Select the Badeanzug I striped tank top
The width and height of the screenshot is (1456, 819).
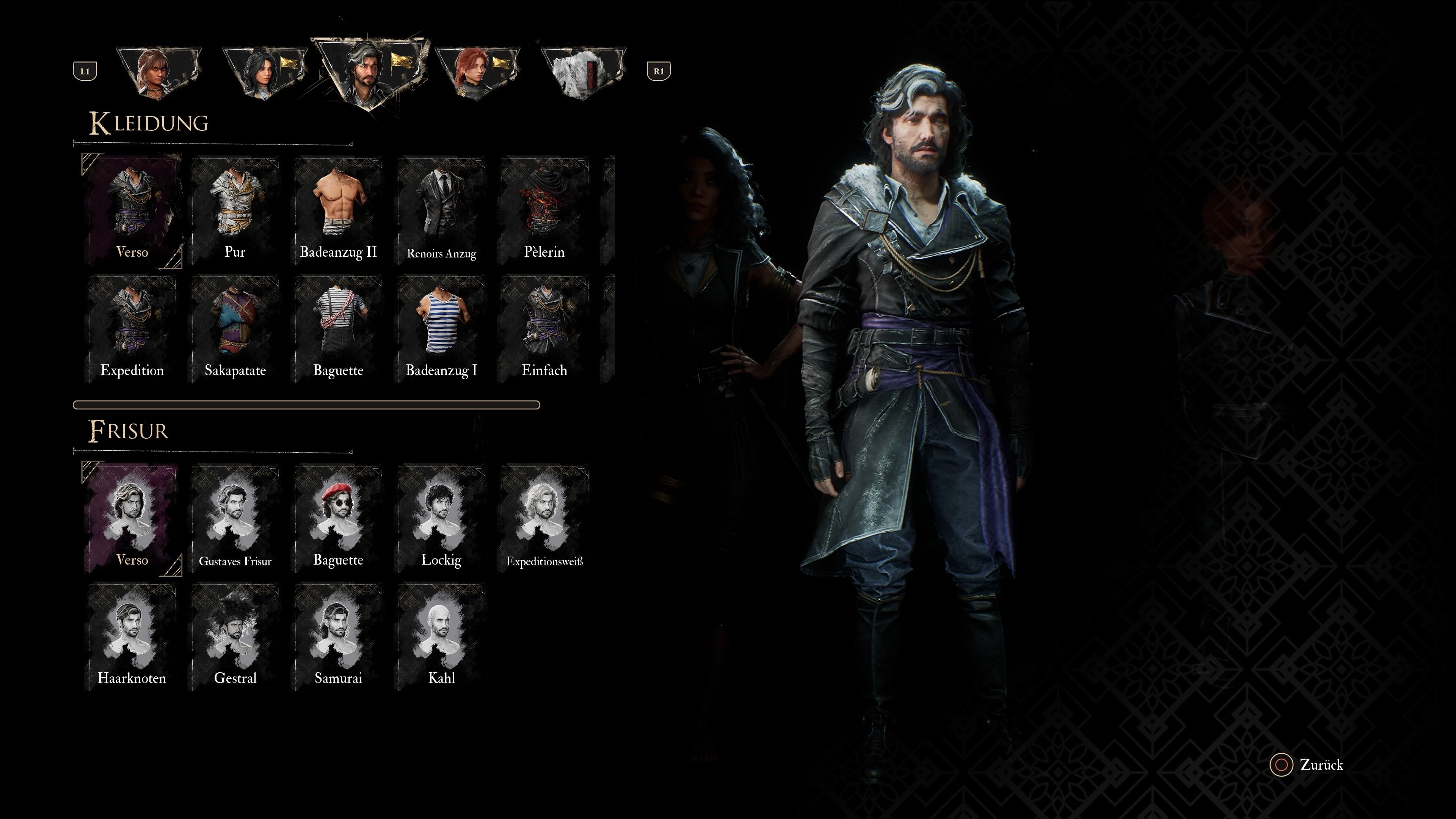[441, 329]
